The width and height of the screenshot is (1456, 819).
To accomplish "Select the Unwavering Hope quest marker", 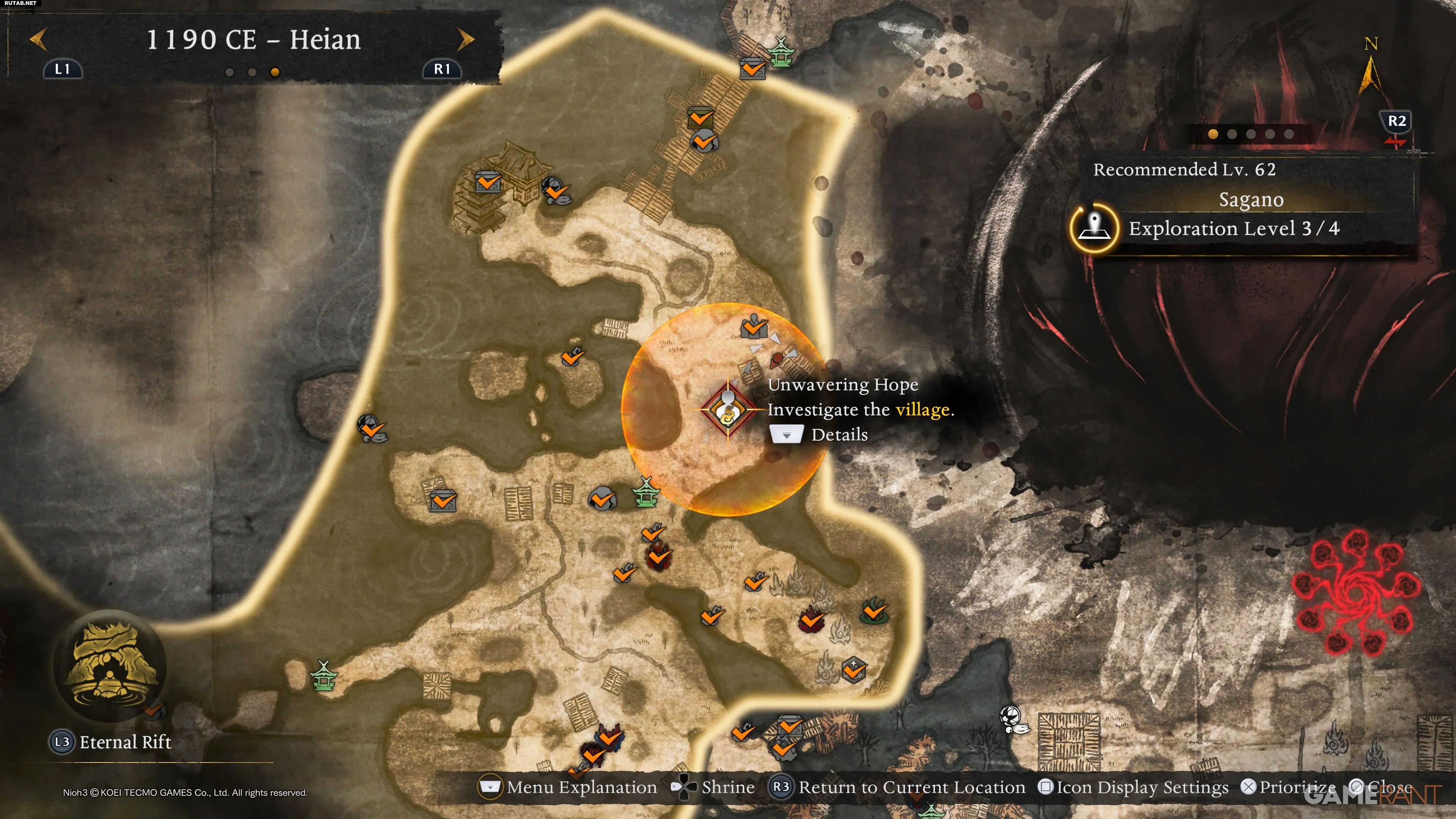I will 728,409.
